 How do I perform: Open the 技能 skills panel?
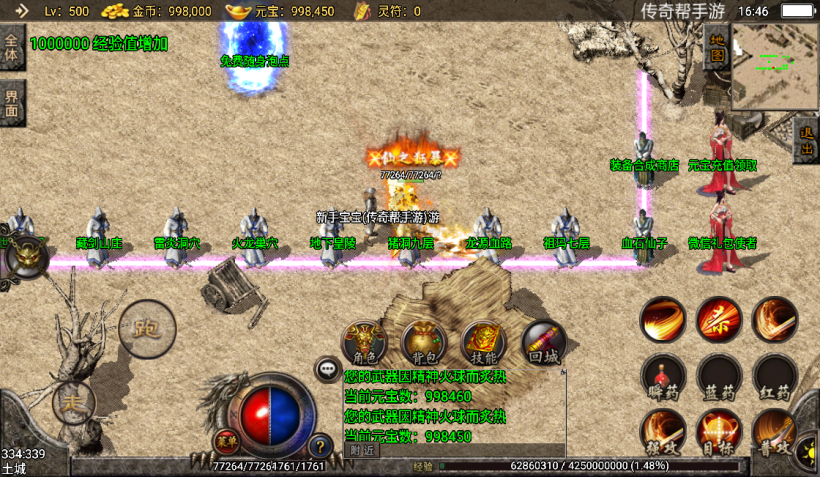point(484,342)
